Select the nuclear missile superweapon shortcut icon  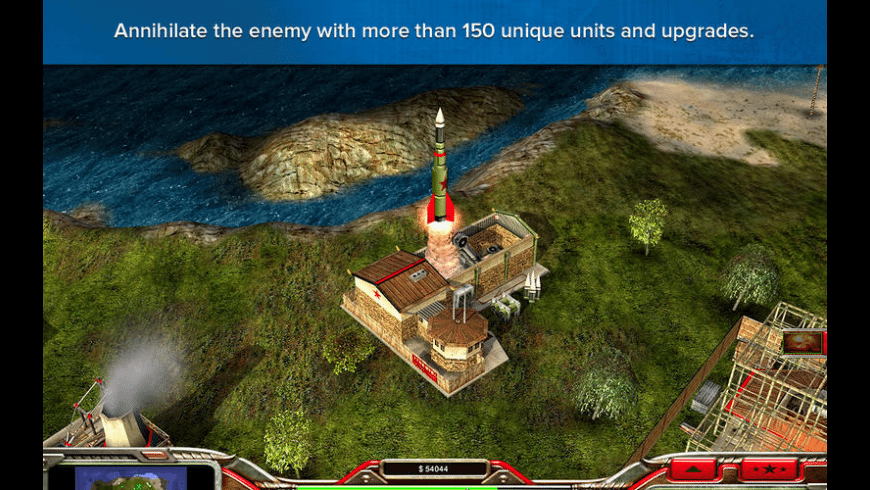tap(803, 342)
